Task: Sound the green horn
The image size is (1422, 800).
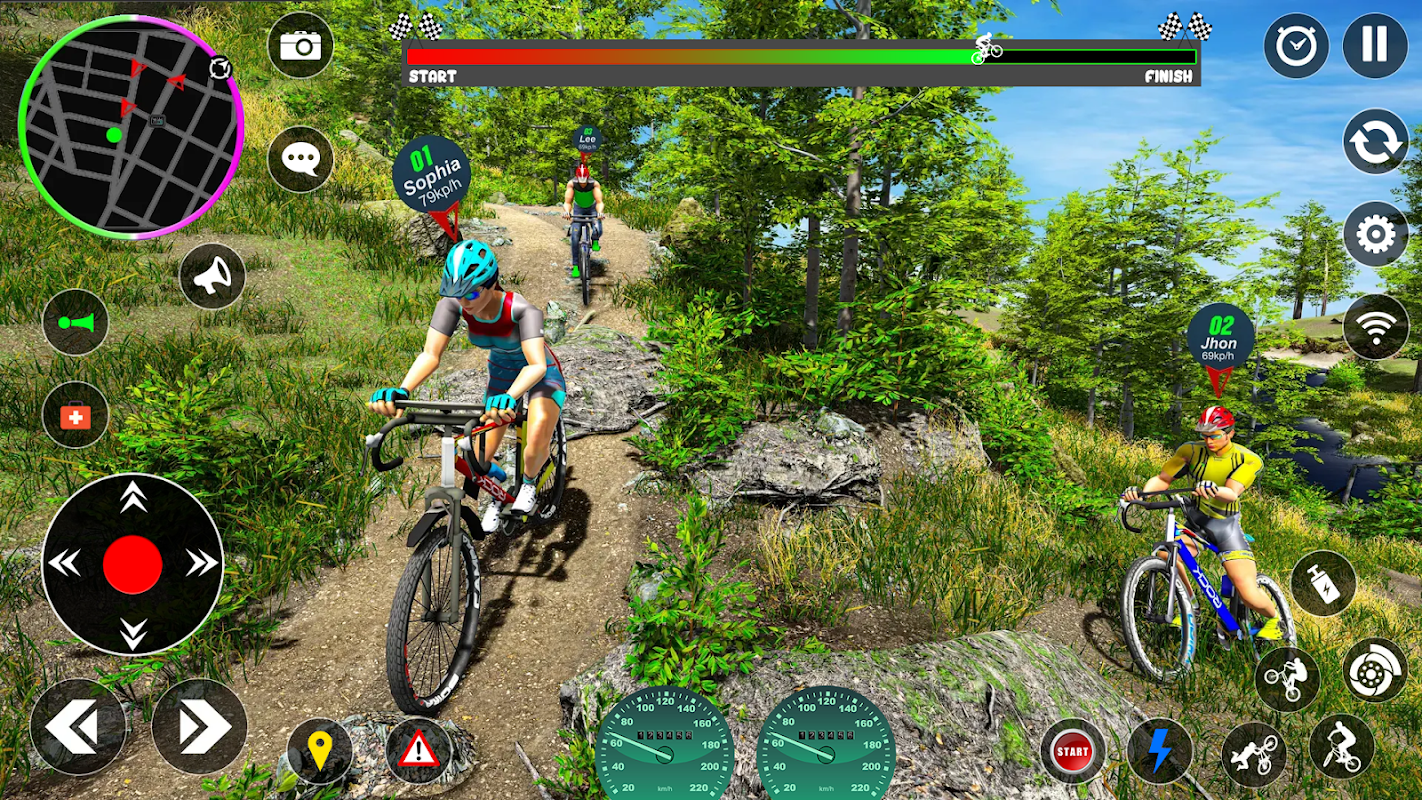Action: 75,322
